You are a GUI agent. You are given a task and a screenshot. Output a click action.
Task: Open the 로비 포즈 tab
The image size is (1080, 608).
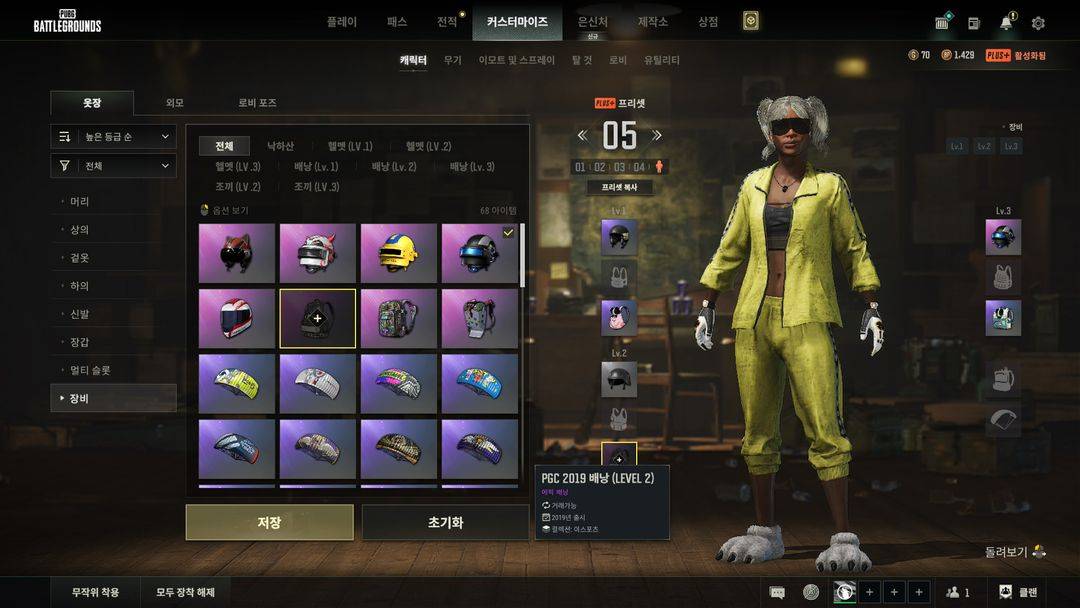point(257,103)
